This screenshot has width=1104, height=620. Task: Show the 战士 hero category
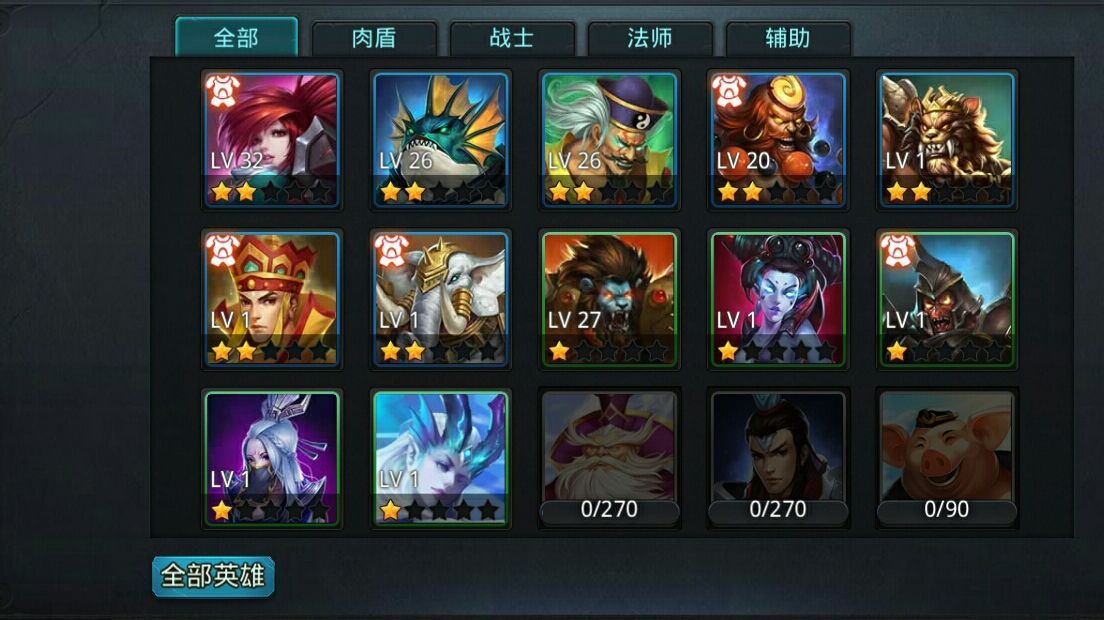tap(511, 39)
